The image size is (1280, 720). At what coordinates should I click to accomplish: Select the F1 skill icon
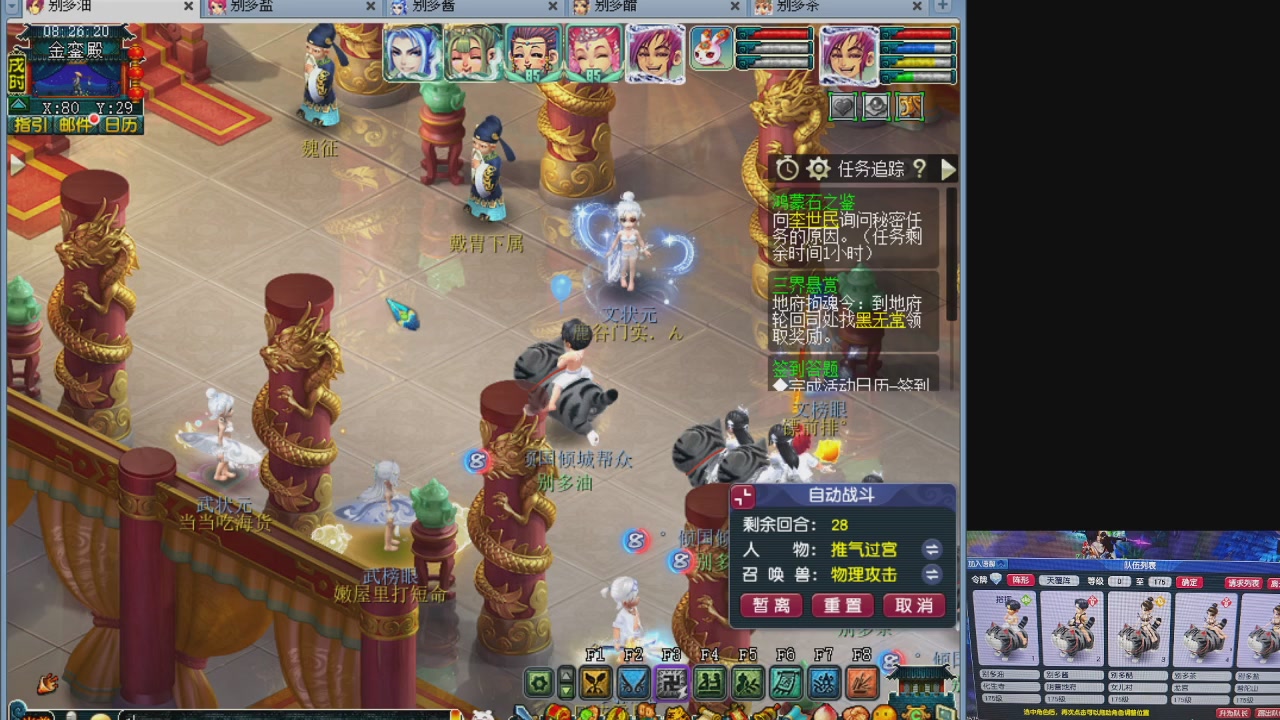pos(595,684)
